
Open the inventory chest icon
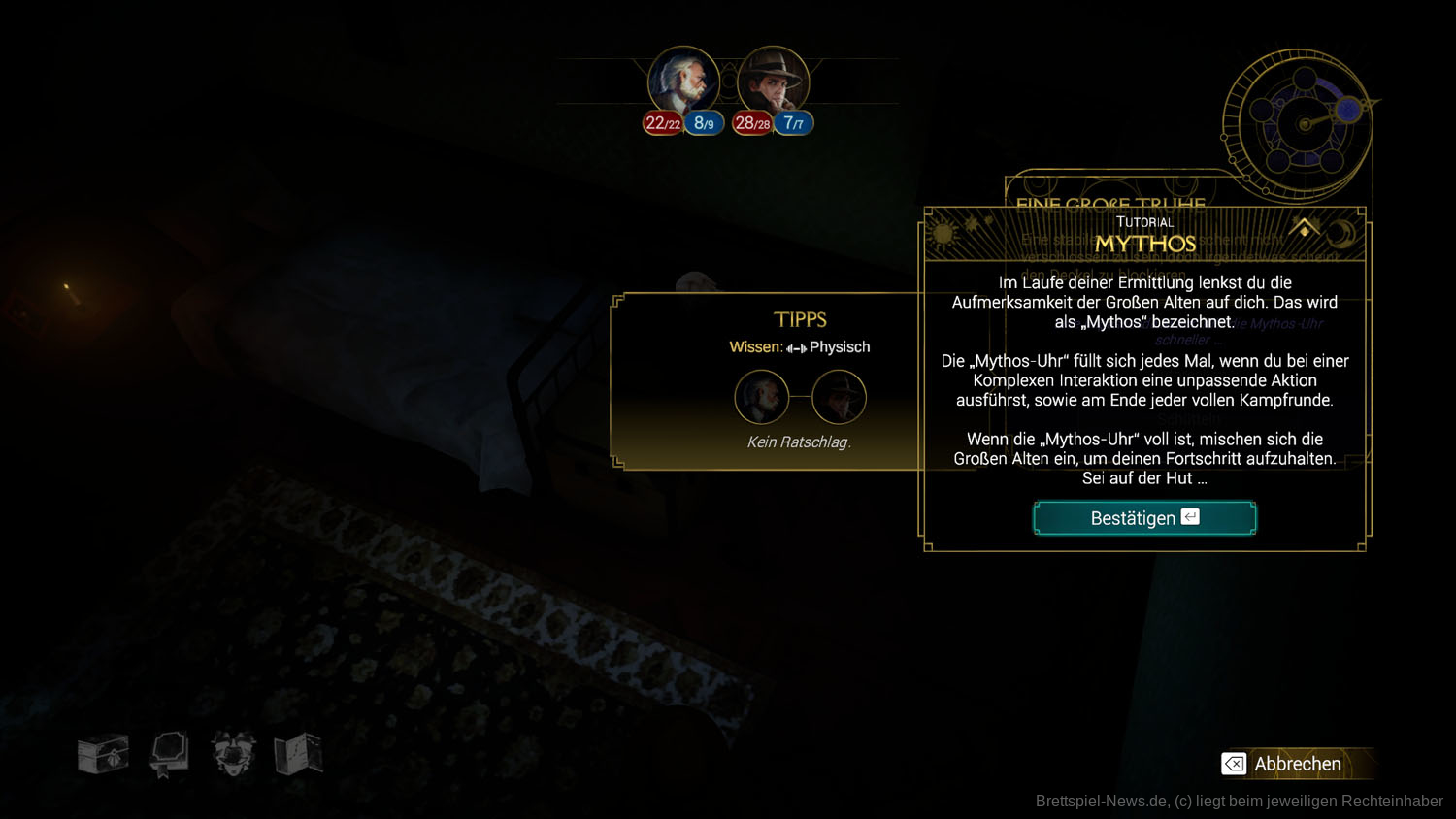(x=103, y=755)
